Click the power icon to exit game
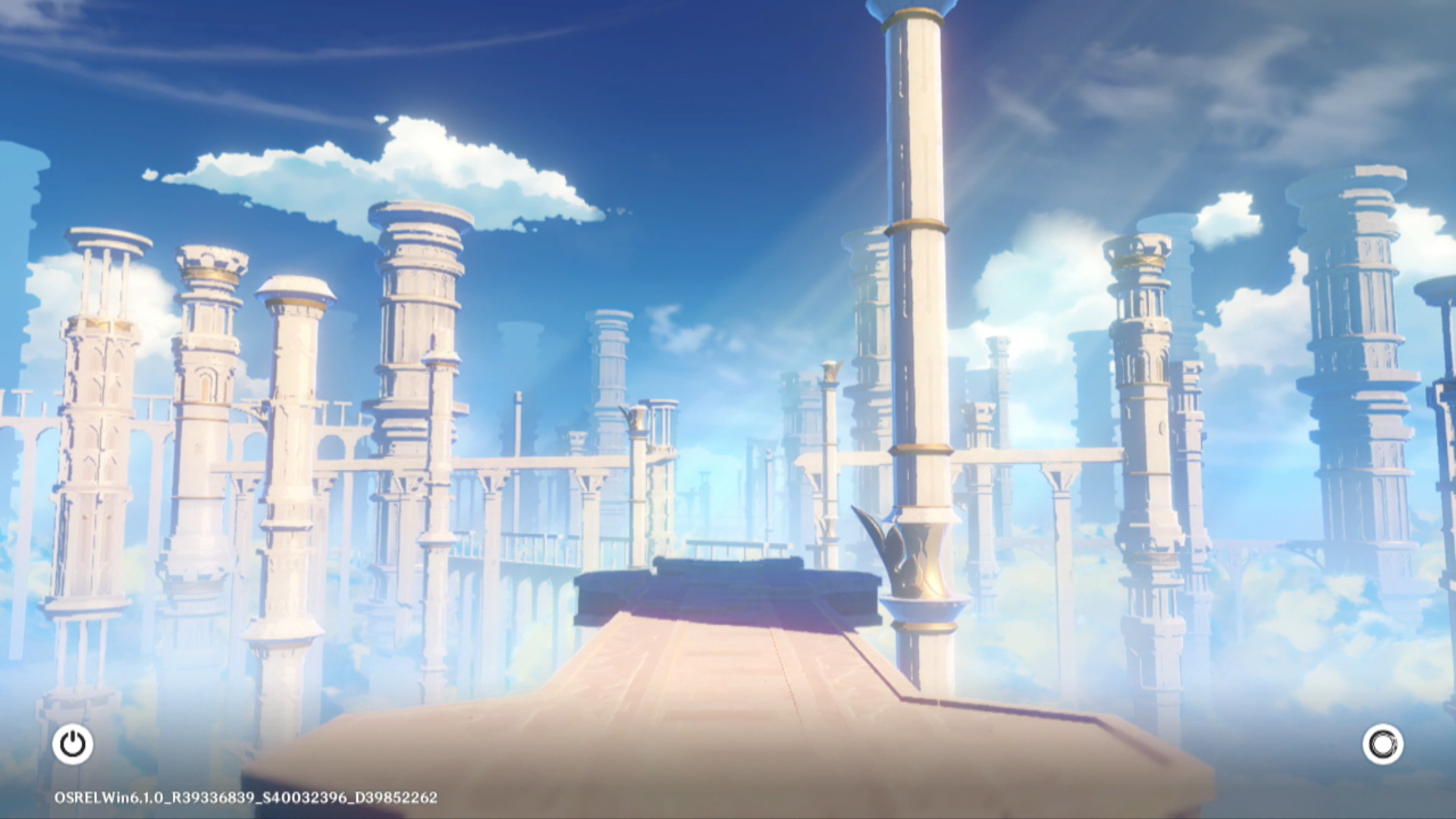Image resolution: width=1456 pixels, height=819 pixels. tap(73, 744)
